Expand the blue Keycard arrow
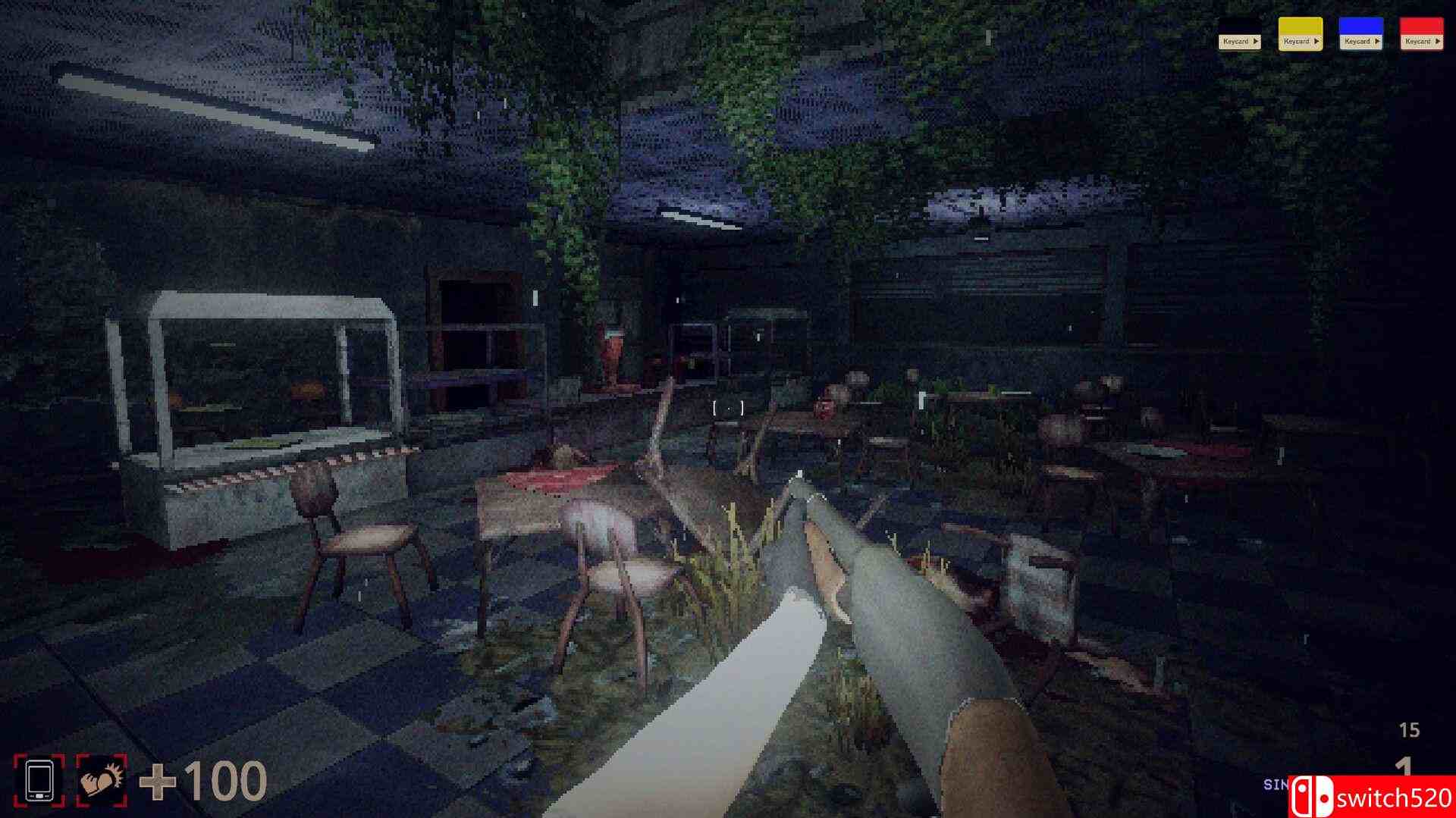 pos(1377,41)
